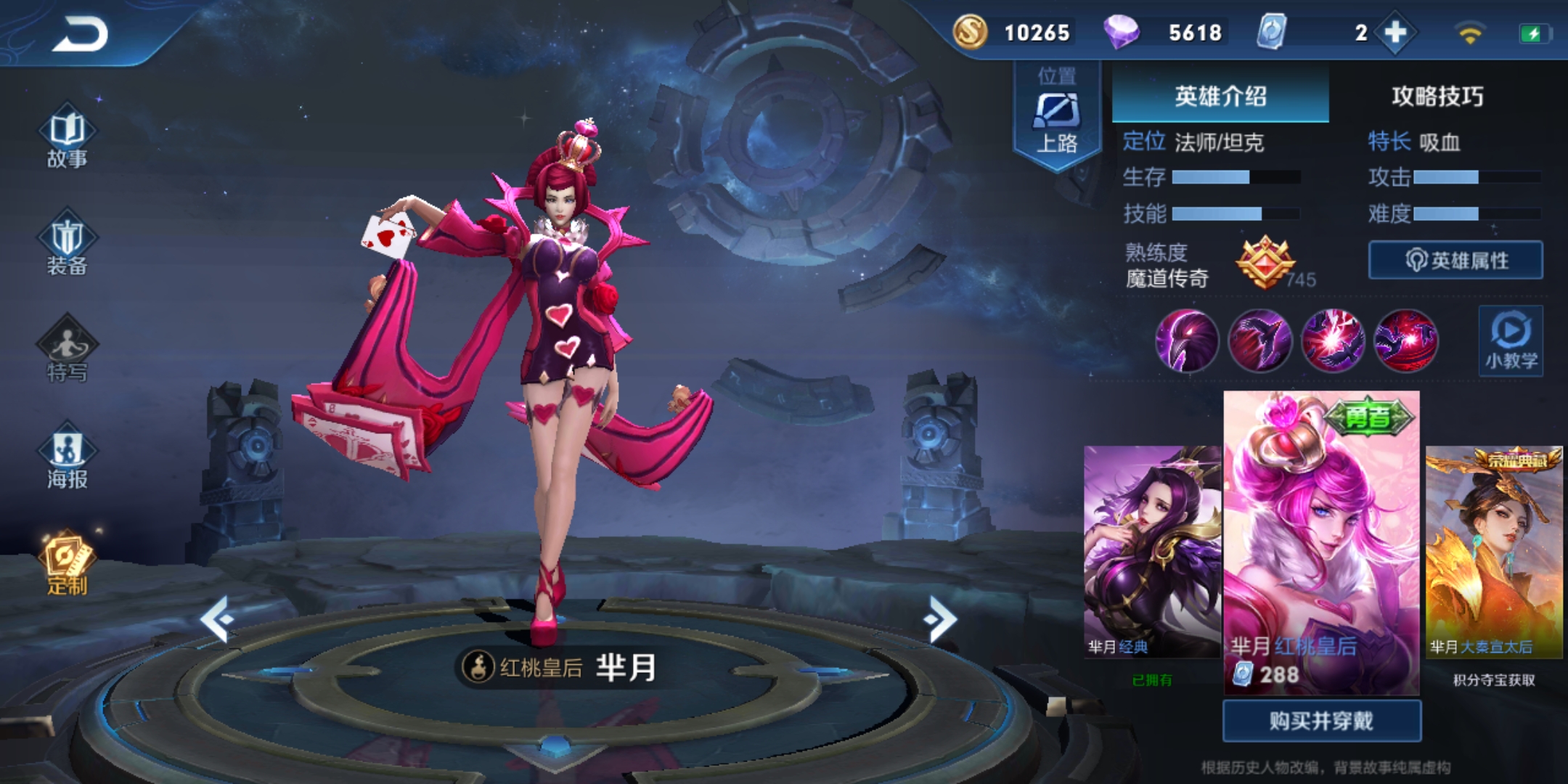Open the 小教学 tutorial
Viewport: 1568px width, 784px height.
[1513, 341]
